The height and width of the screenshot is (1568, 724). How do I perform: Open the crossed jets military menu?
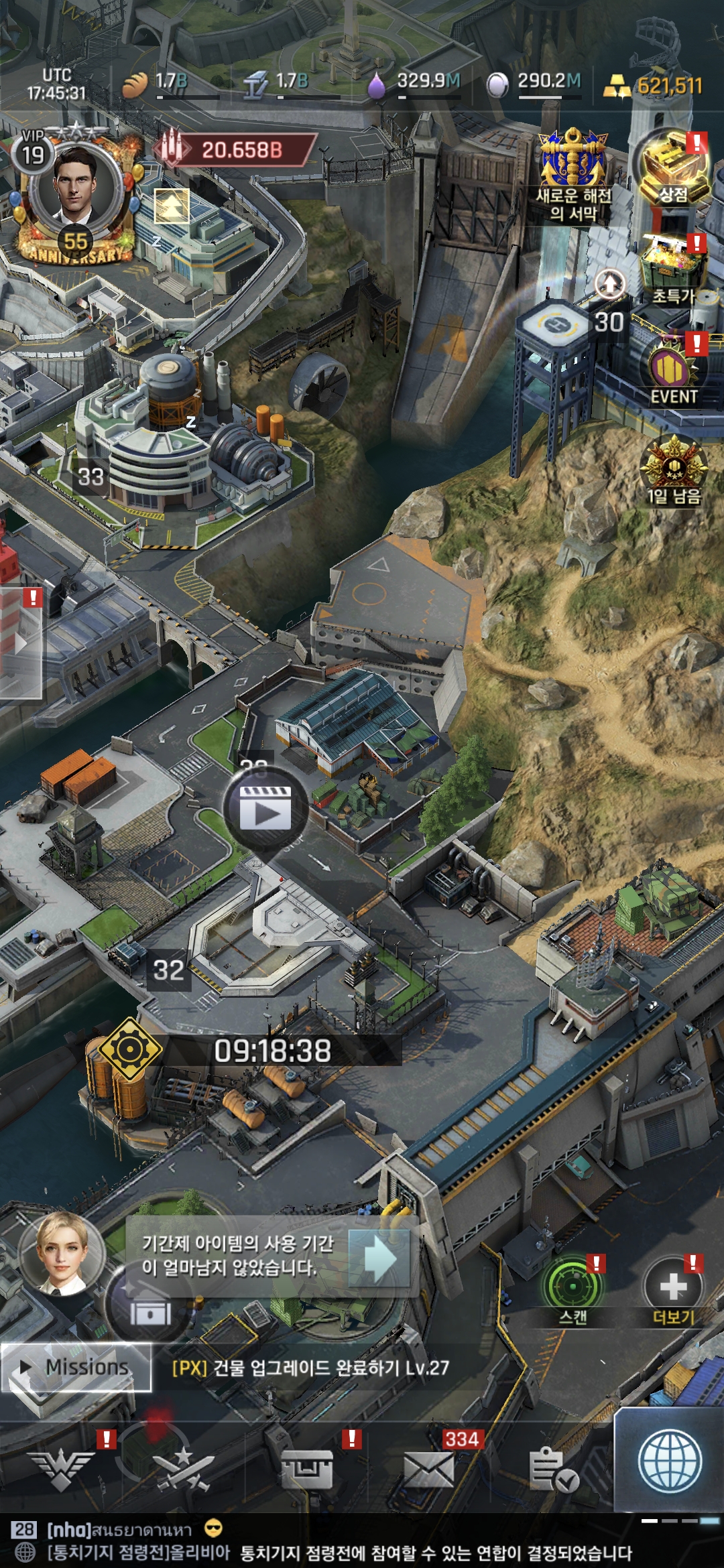tap(182, 1467)
